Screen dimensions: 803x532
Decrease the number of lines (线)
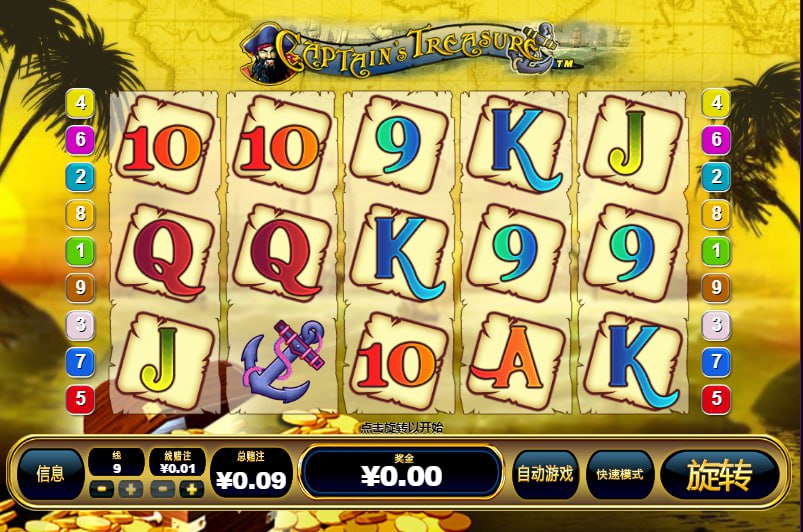pyautogui.click(x=102, y=489)
